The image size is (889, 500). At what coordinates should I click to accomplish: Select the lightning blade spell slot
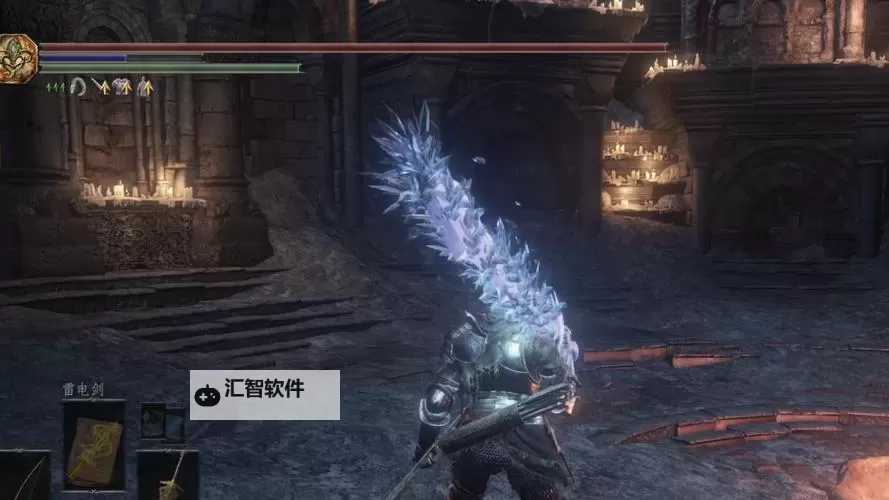click(94, 438)
